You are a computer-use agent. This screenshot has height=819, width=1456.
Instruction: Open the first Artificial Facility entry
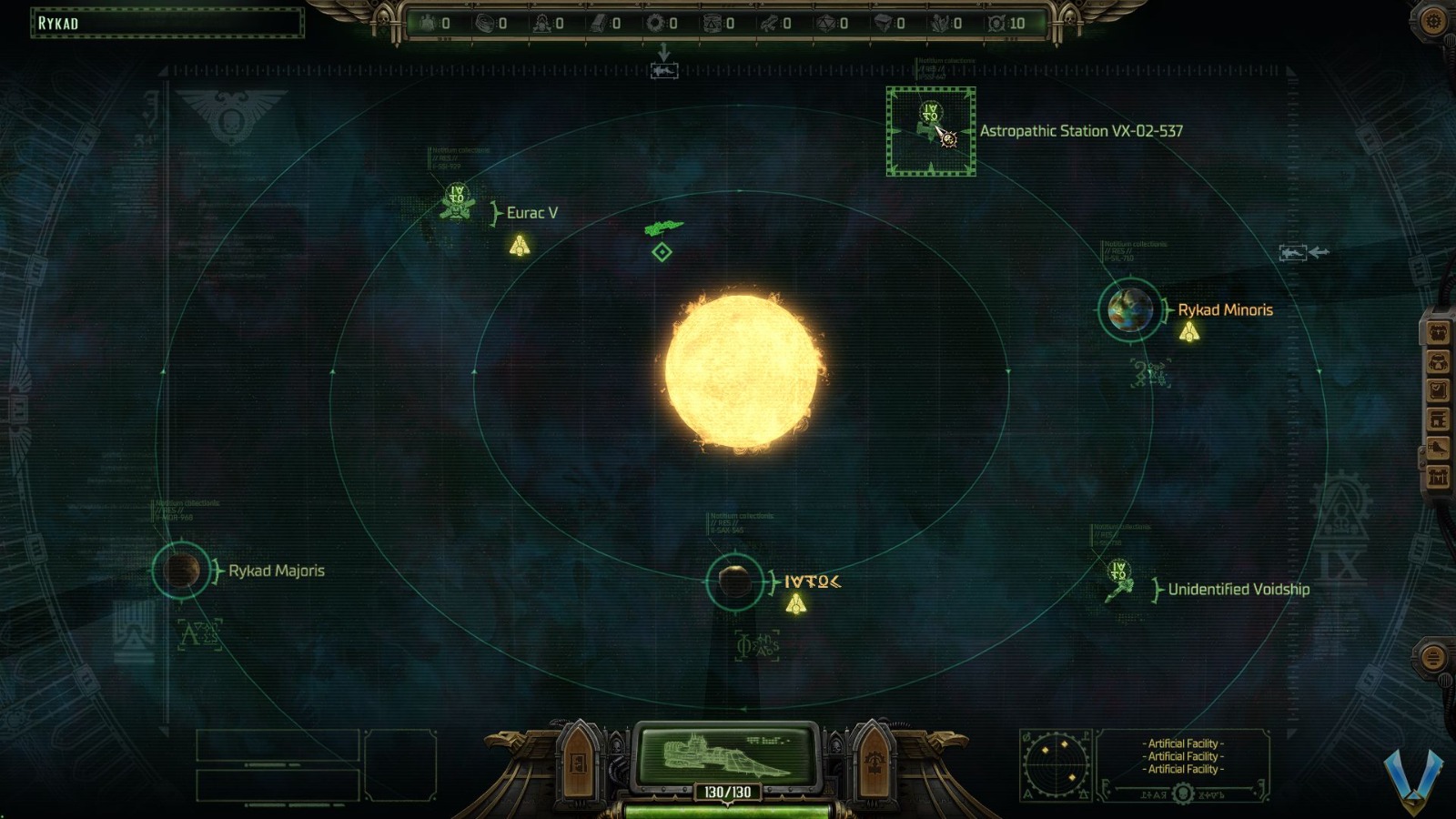(1182, 743)
